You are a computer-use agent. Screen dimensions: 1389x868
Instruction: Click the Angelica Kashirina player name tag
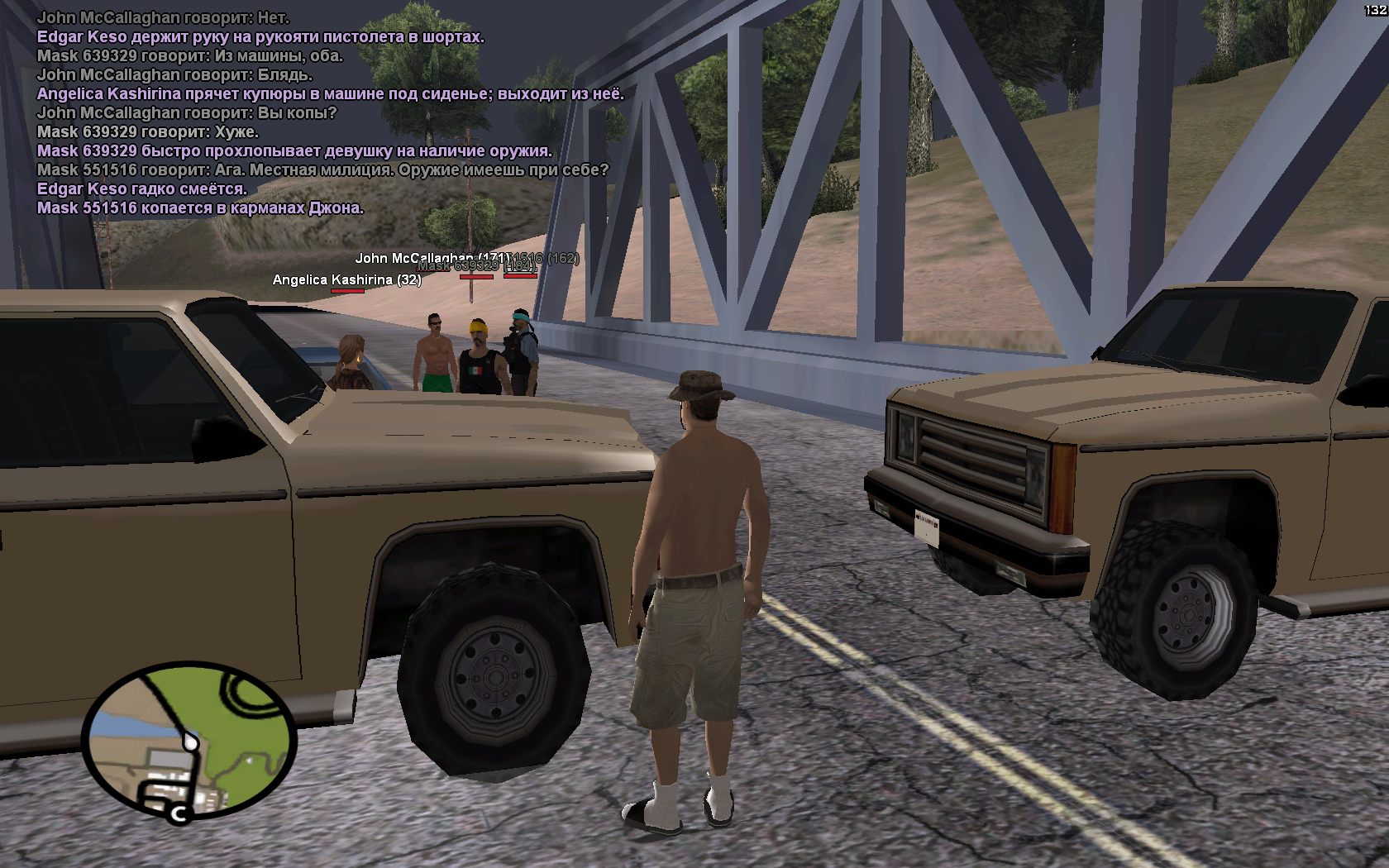[x=346, y=280]
